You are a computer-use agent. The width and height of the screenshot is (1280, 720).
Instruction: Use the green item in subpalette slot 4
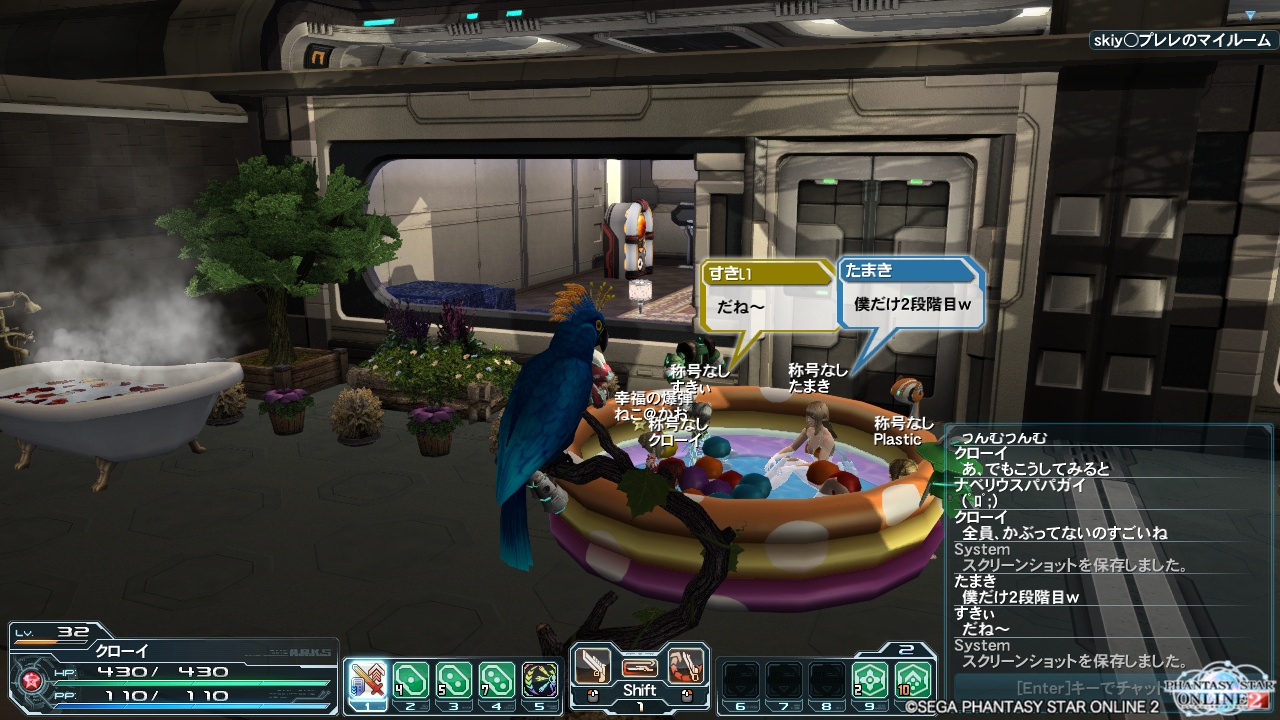coord(497,681)
